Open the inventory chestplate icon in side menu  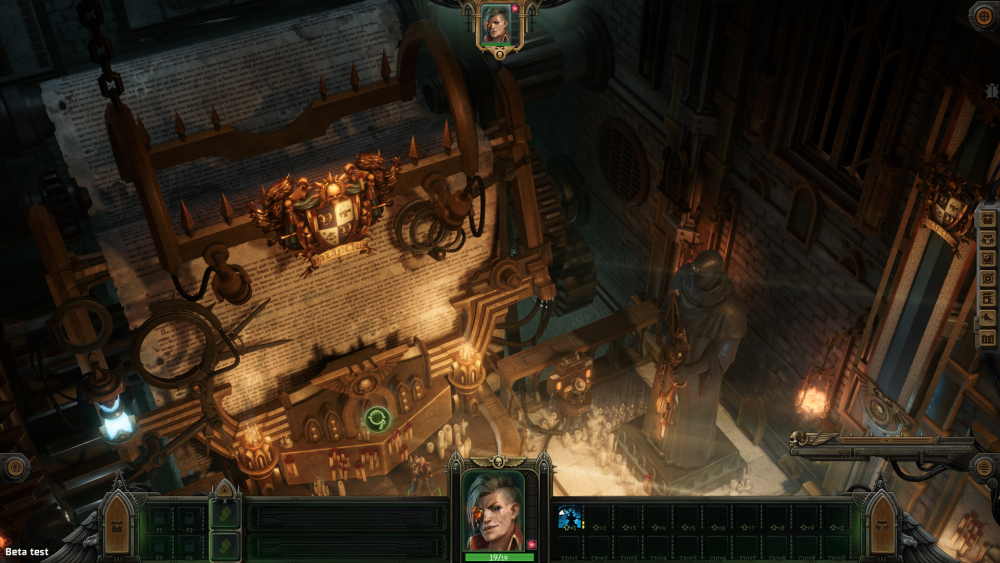pyautogui.click(x=988, y=238)
